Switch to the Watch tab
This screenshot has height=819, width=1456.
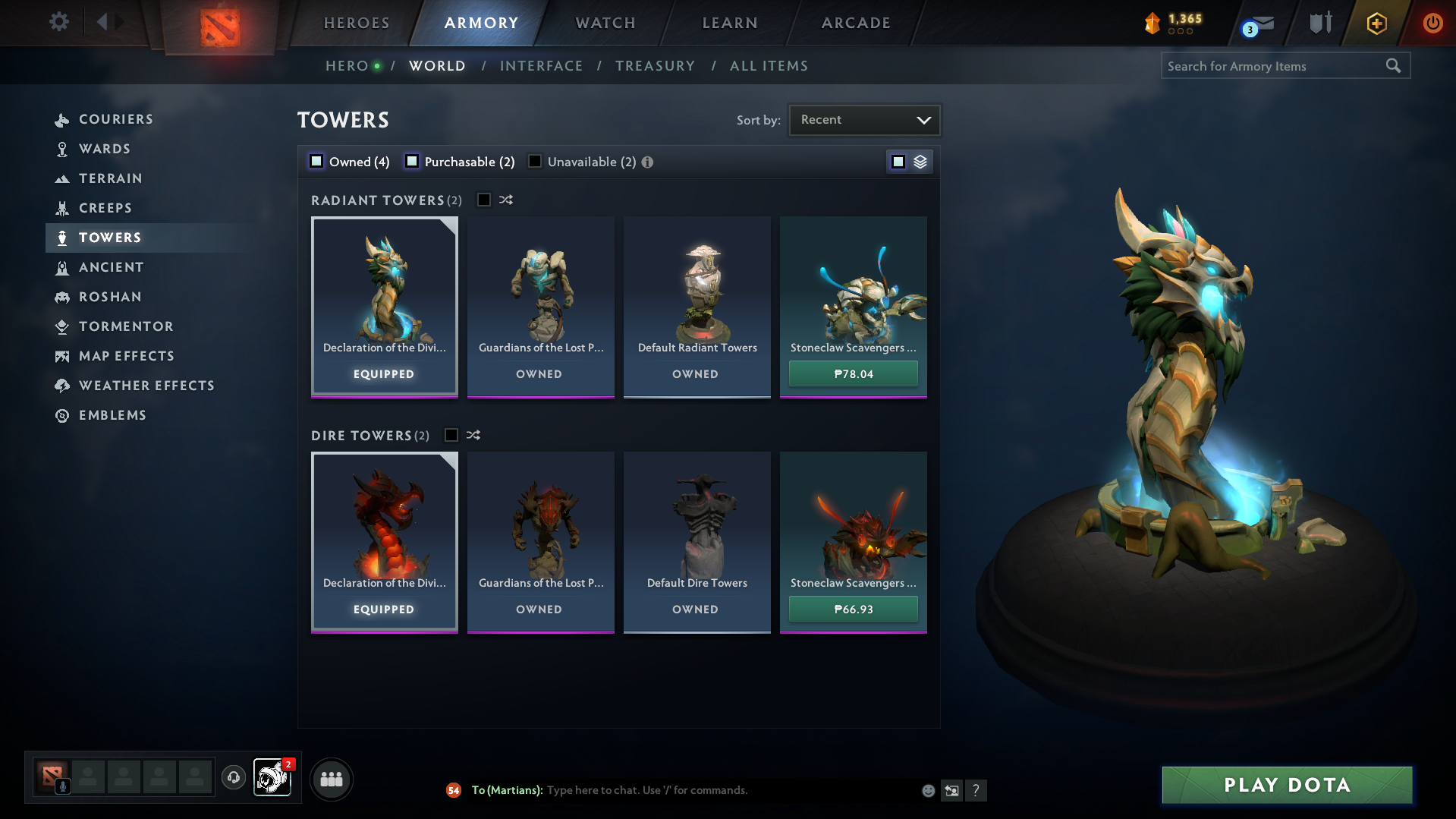coord(604,23)
